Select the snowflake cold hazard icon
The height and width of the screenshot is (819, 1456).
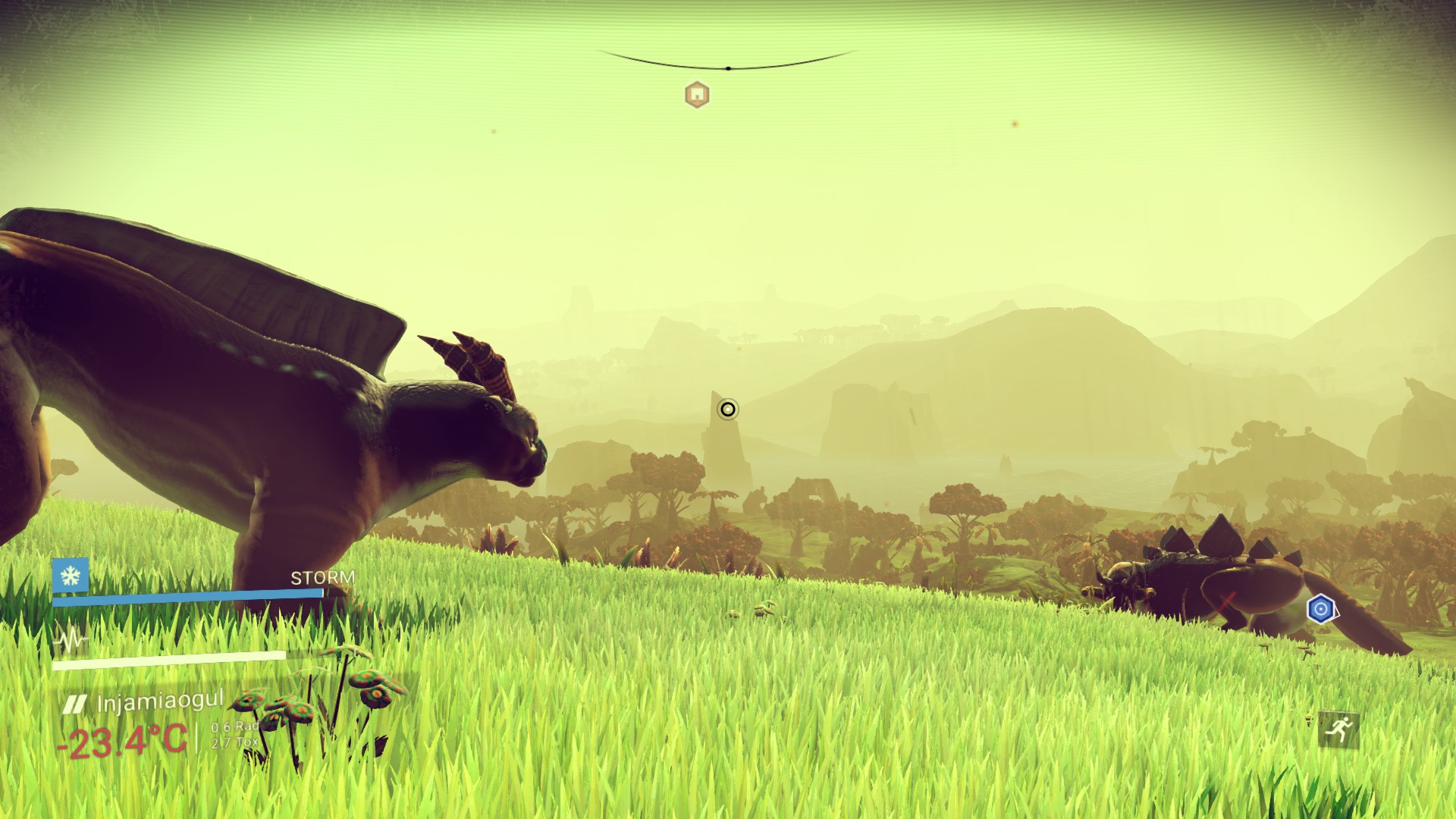pyautogui.click(x=71, y=576)
